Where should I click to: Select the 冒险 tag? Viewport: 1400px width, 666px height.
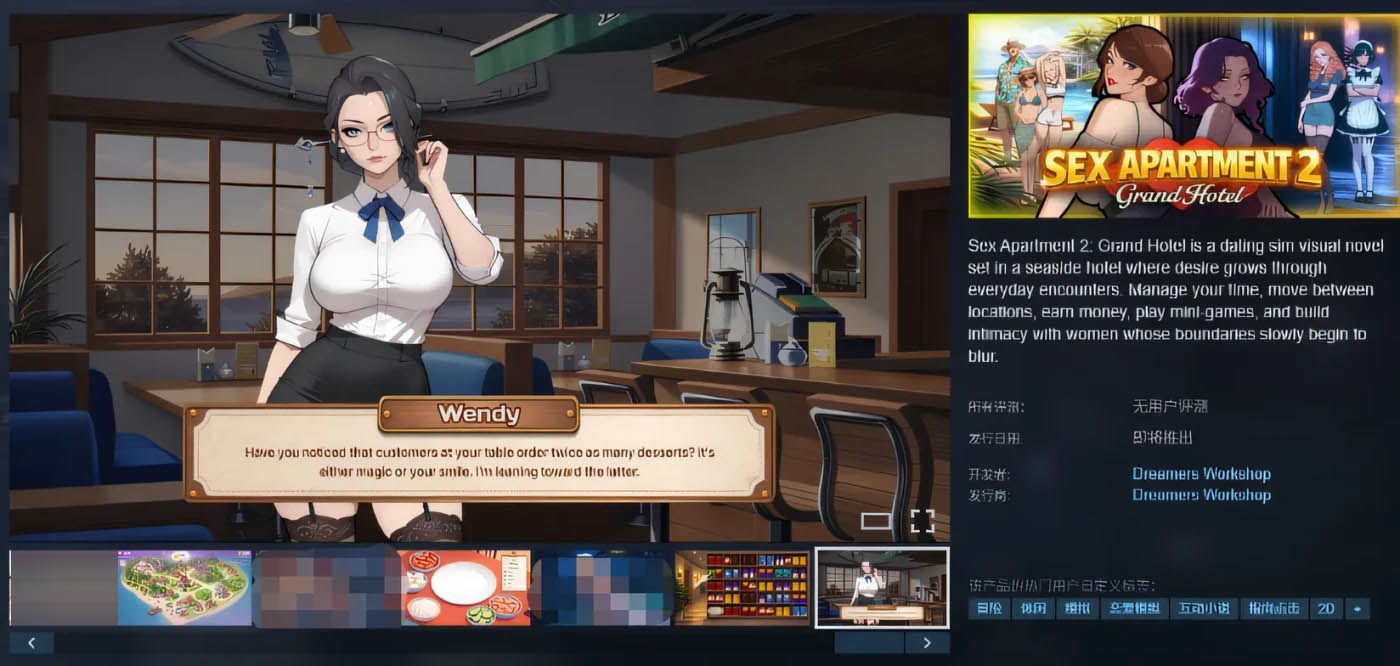[989, 608]
